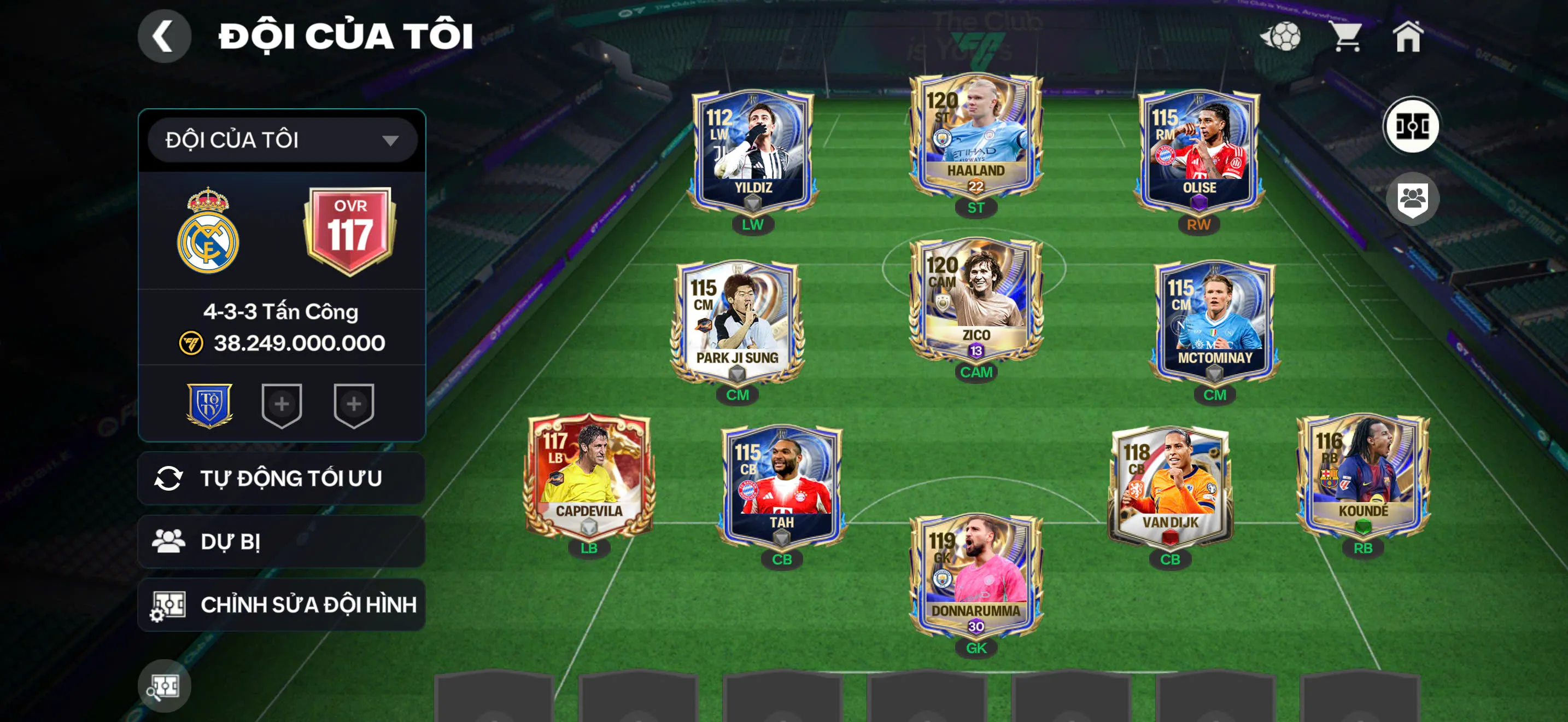Select Van Dijk's CB card

[x=1169, y=487]
